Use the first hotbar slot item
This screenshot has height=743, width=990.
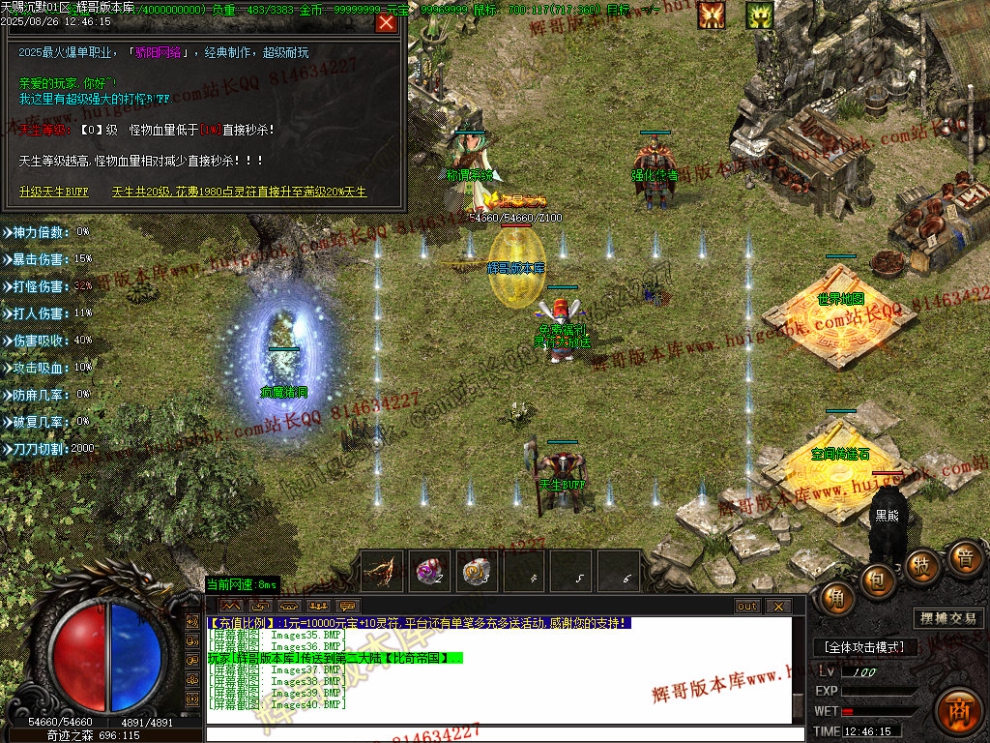click(382, 571)
